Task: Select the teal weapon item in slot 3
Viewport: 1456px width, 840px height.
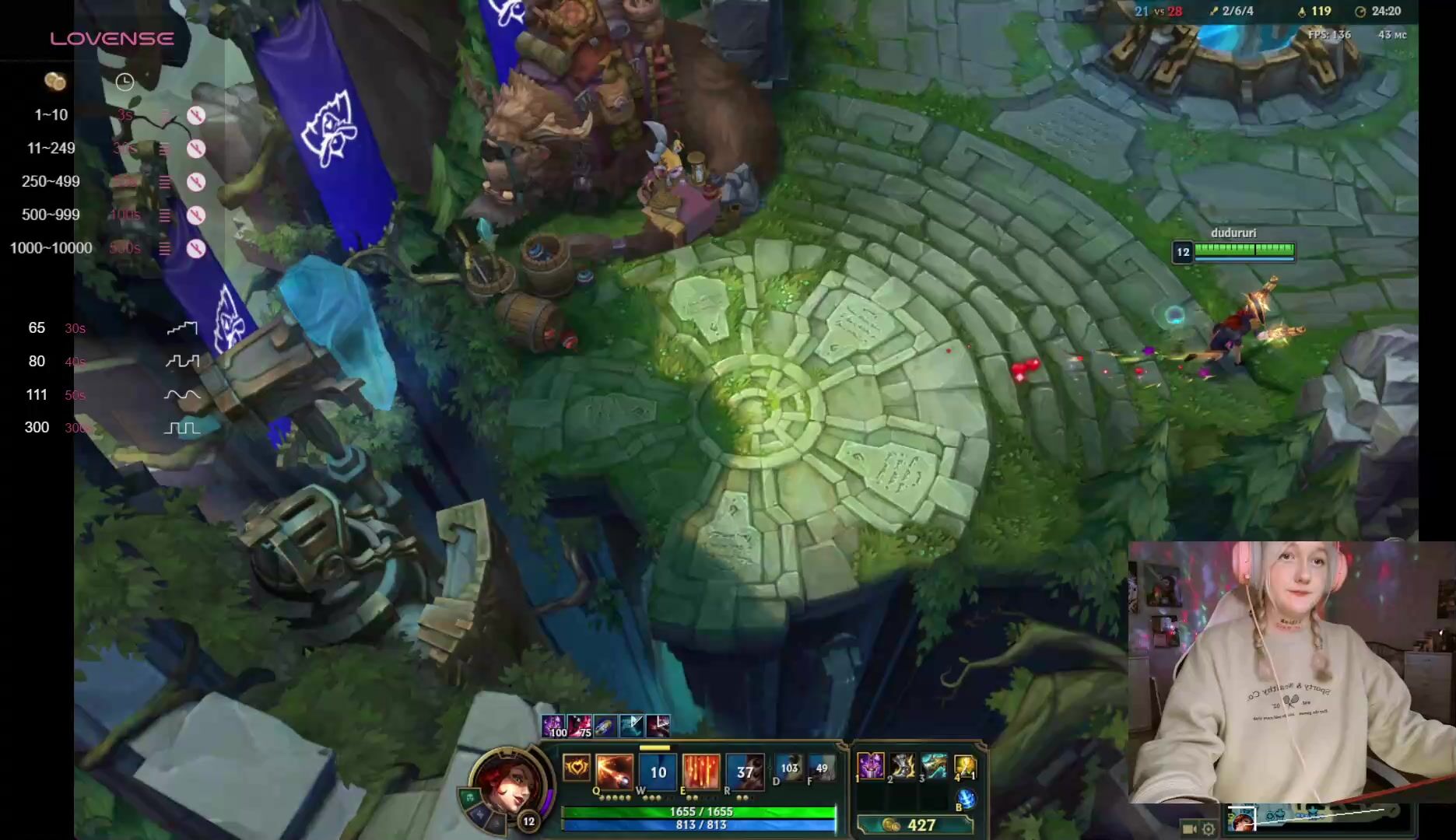Action: 934,766
